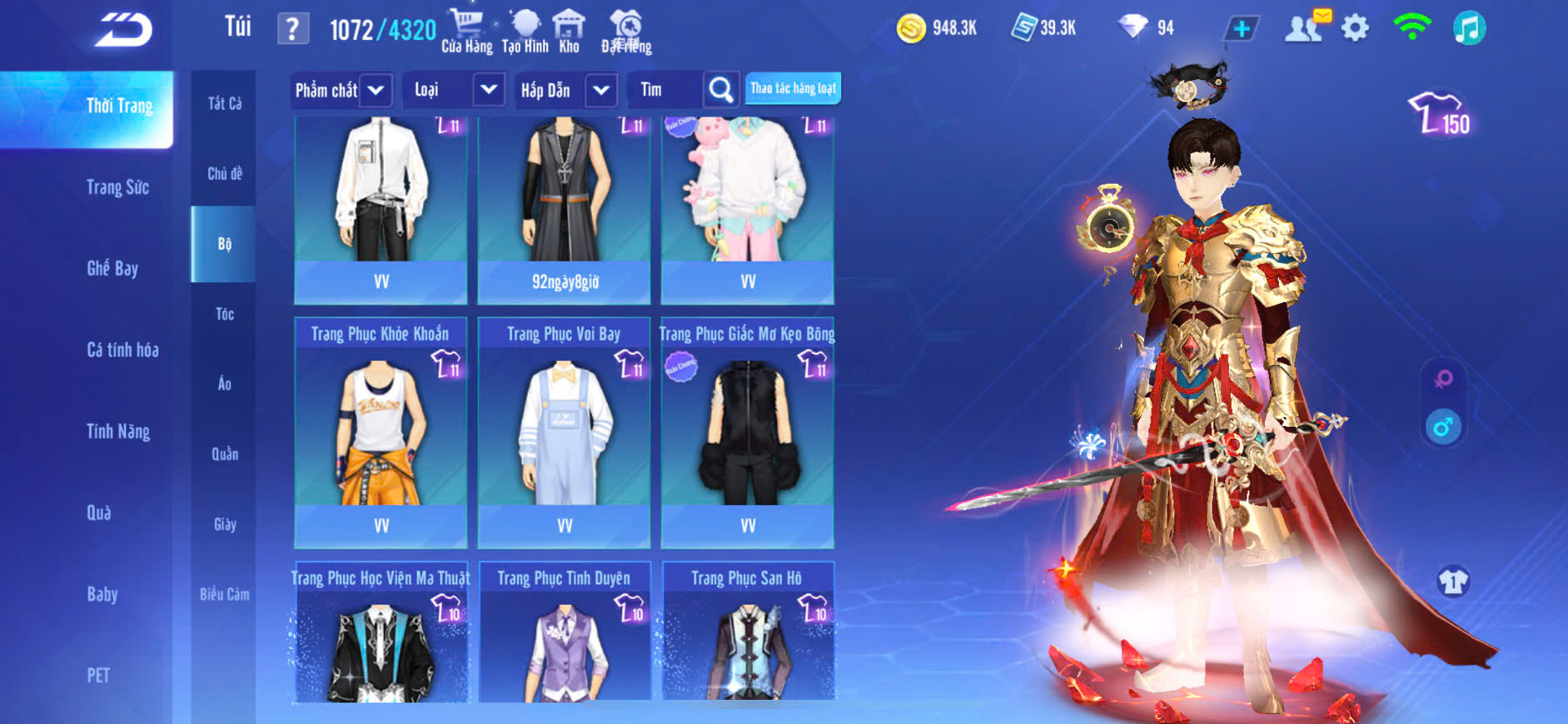Open the gear settings icon

point(1355,29)
